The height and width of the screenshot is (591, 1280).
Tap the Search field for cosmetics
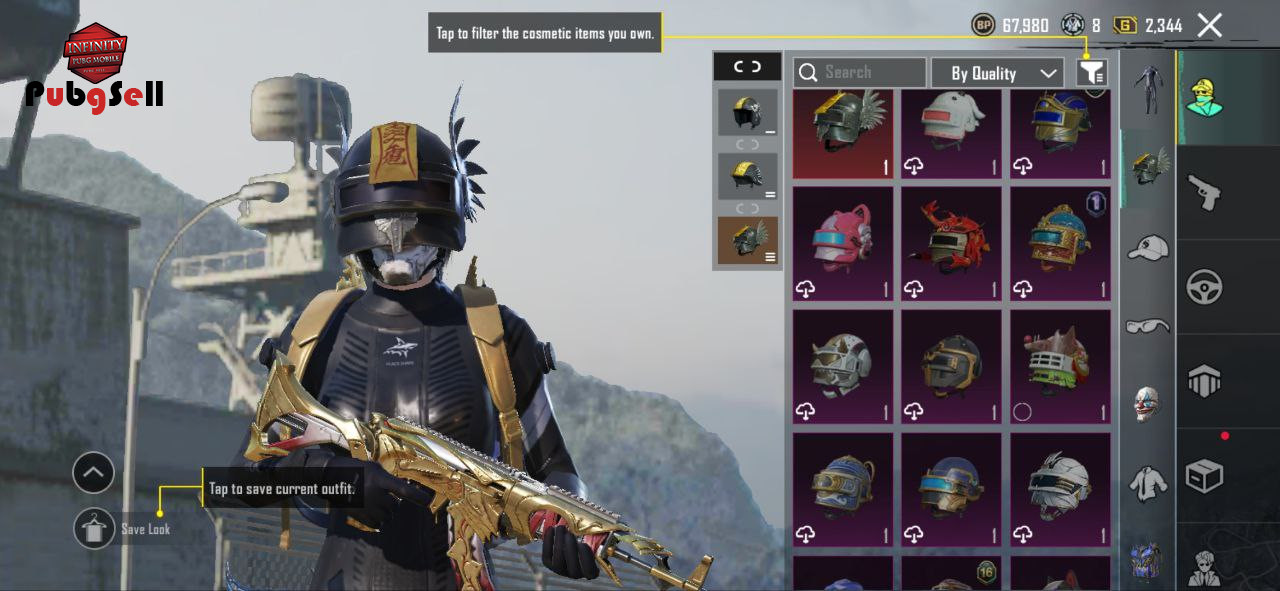[x=860, y=73]
